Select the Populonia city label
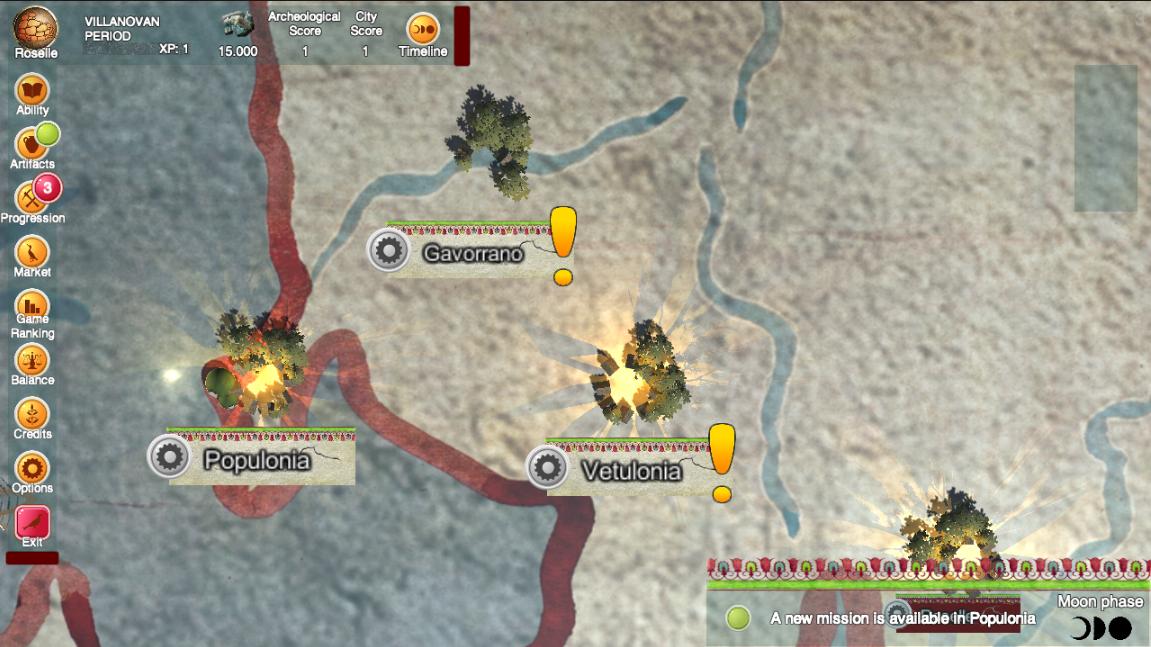Image resolution: width=1151 pixels, height=647 pixels. 255,459
